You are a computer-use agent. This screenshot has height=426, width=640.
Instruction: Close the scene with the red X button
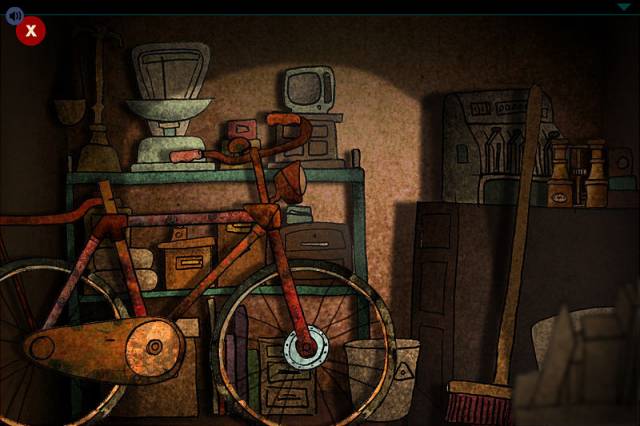tap(30, 31)
